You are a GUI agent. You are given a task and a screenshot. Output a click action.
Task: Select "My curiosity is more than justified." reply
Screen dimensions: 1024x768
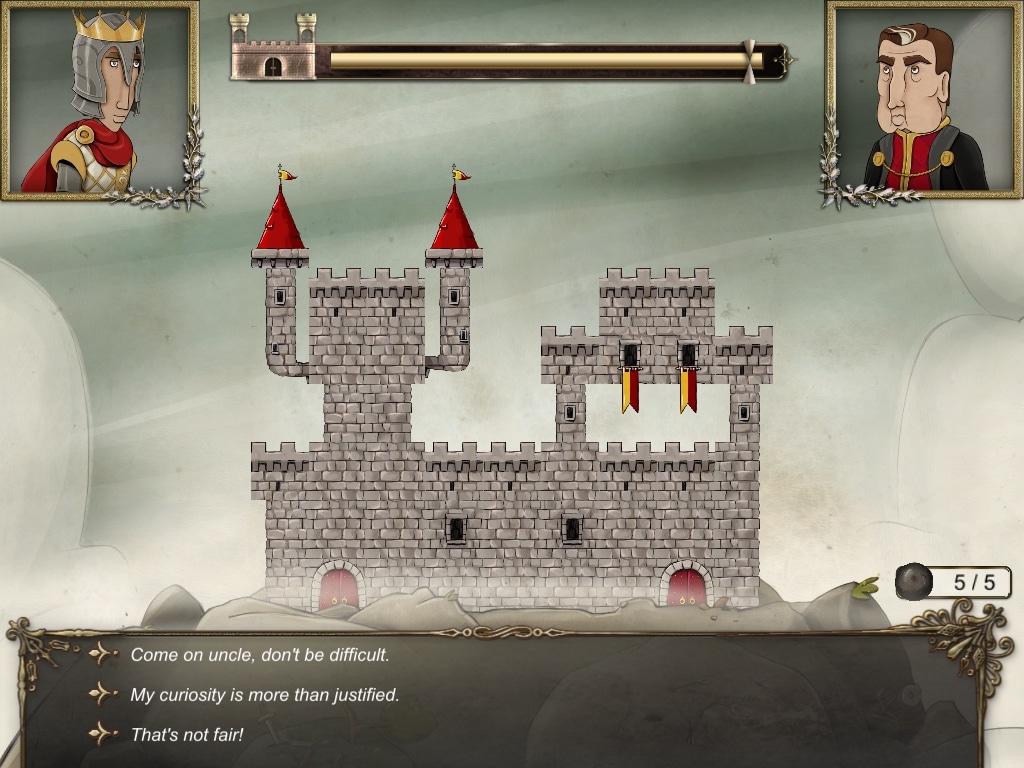[265, 695]
